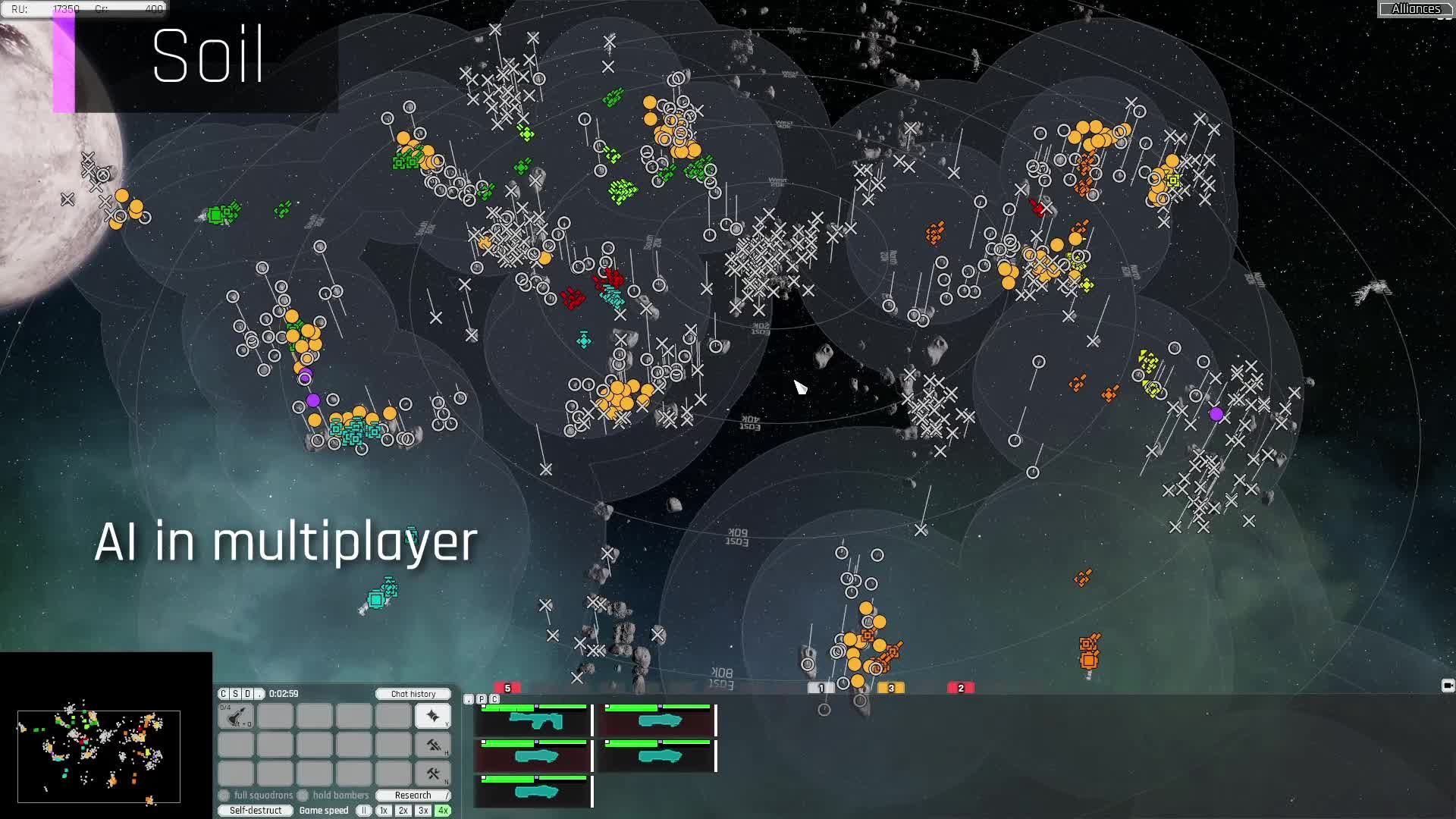Screen dimensions: 1456x819
Task: Click the camera icon at right edge
Action: click(1447, 686)
